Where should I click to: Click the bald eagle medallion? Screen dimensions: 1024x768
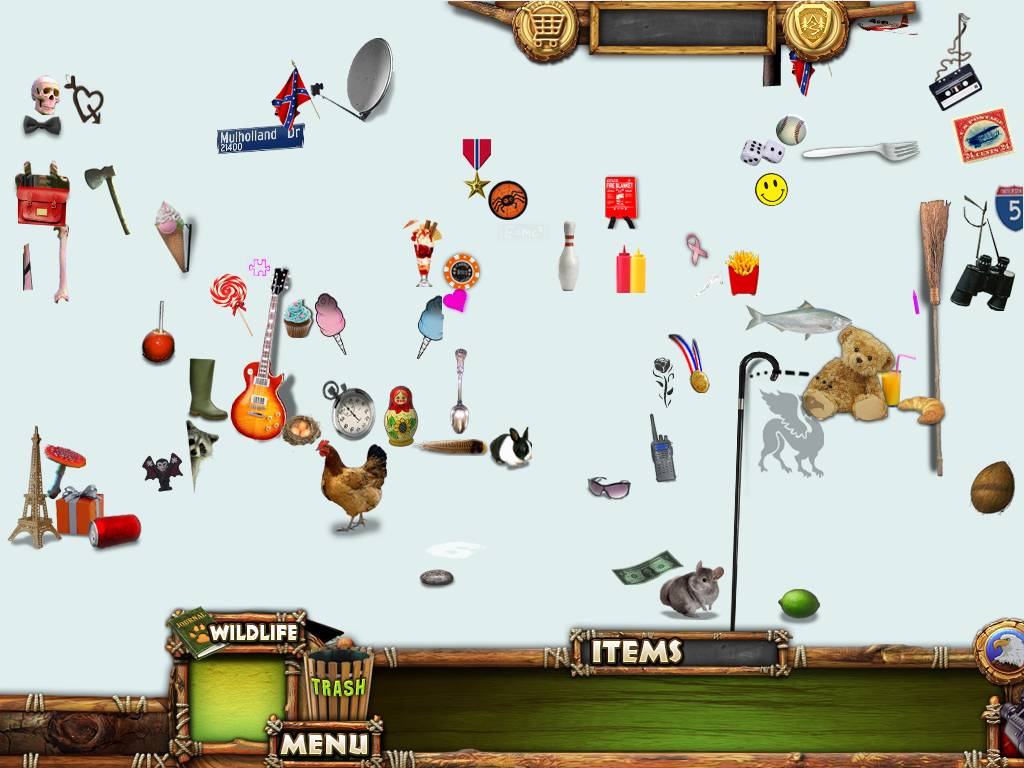click(x=1002, y=650)
